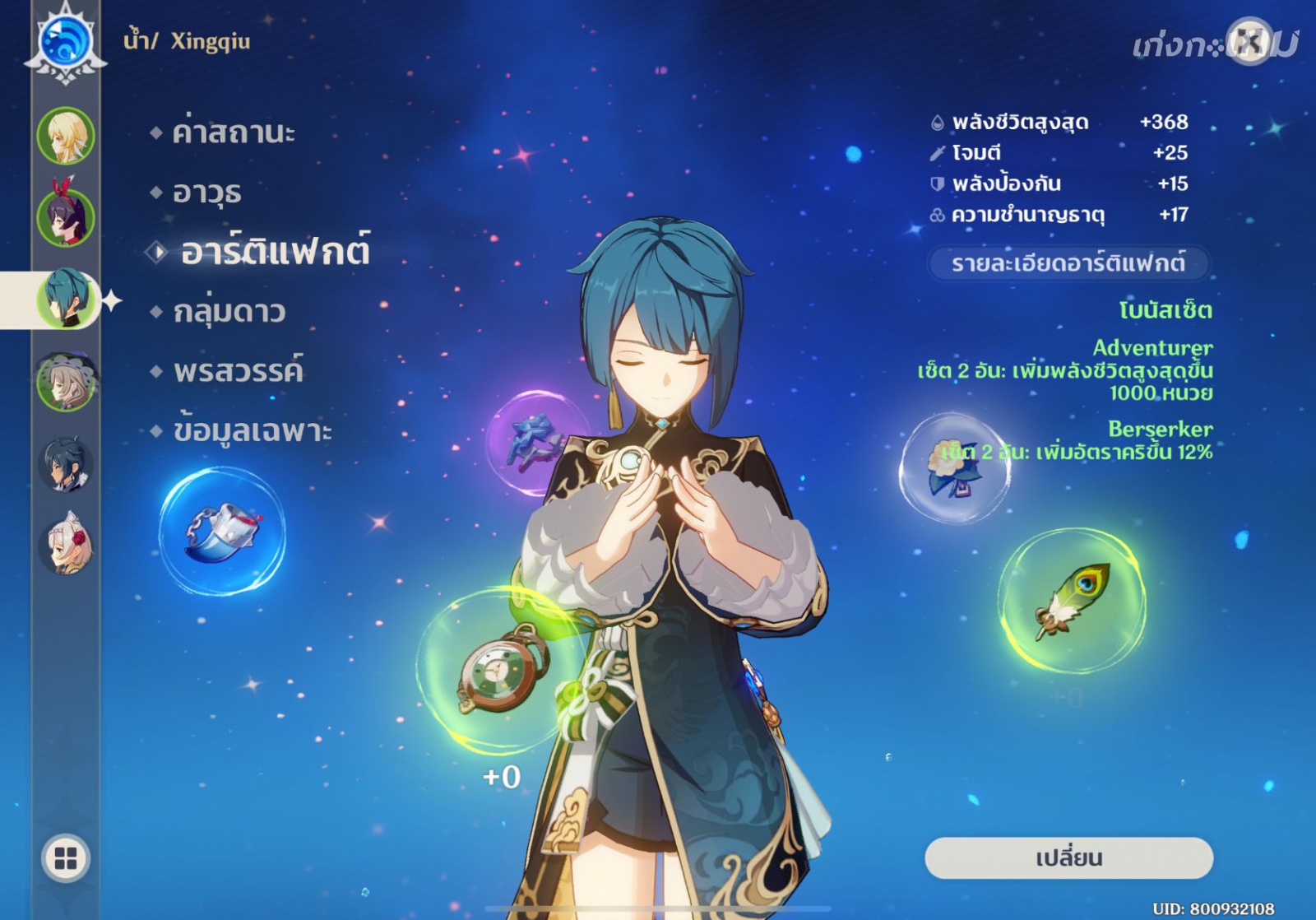Show the พรสวรรค์ talents section
Image resolution: width=1316 pixels, height=920 pixels.
tap(239, 371)
